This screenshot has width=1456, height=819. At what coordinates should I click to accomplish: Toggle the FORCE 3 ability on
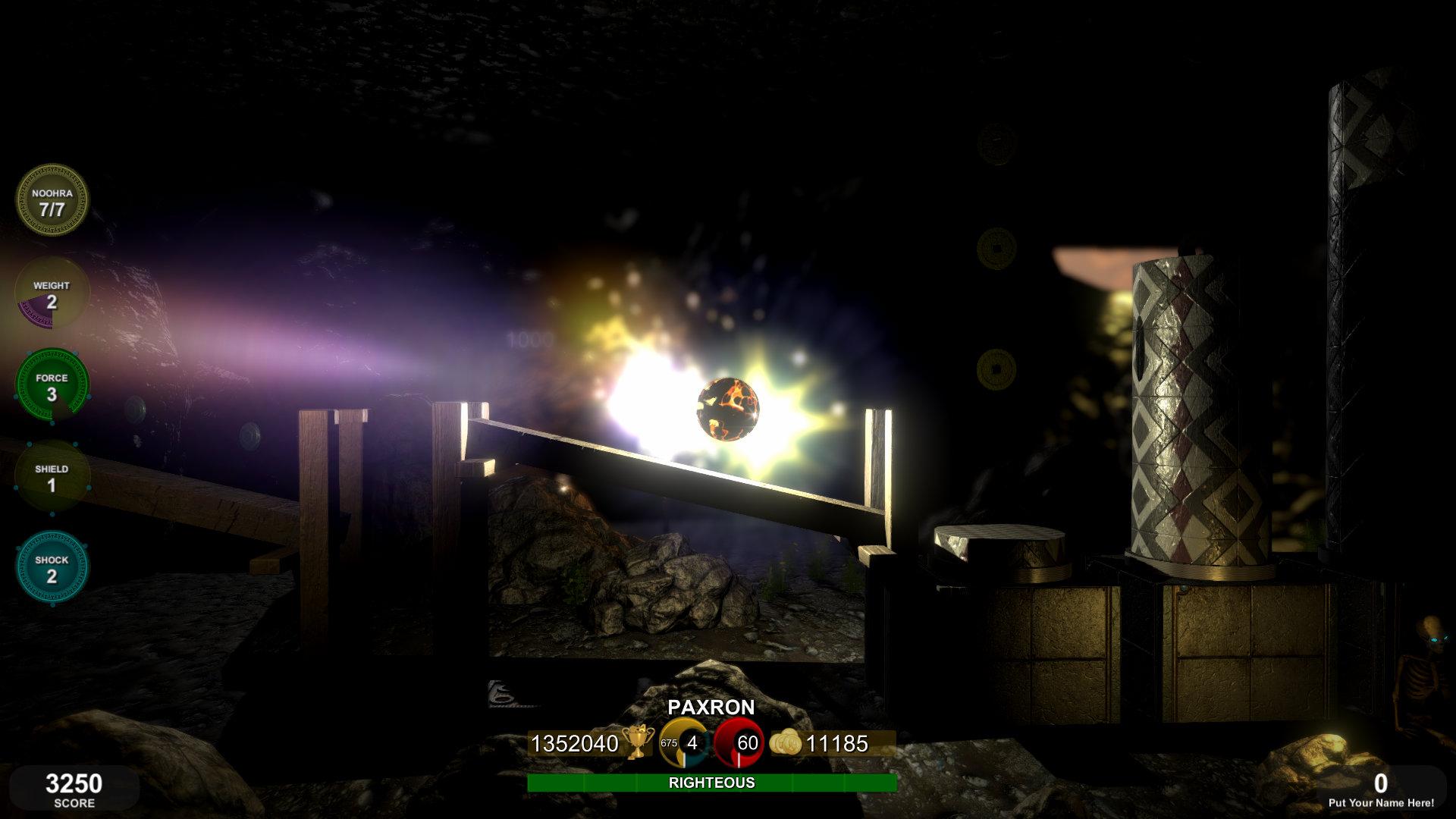[x=52, y=384]
